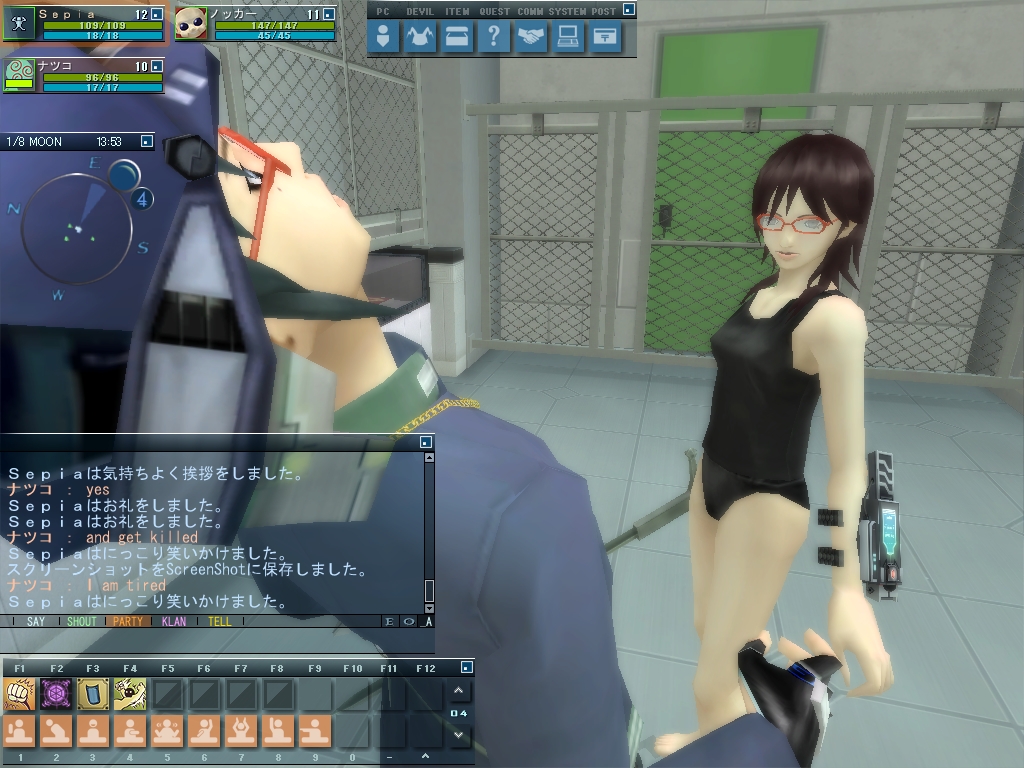The image size is (1024, 768).
Task: Switch chat channel to SHOUT
Action: (x=82, y=621)
